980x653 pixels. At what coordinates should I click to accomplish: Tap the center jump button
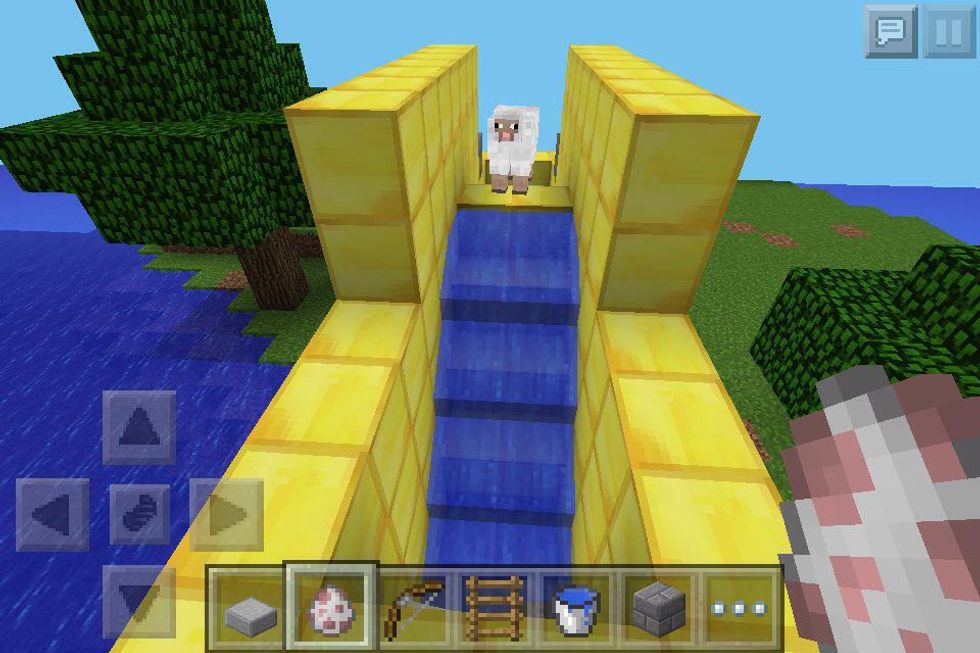coord(139,514)
